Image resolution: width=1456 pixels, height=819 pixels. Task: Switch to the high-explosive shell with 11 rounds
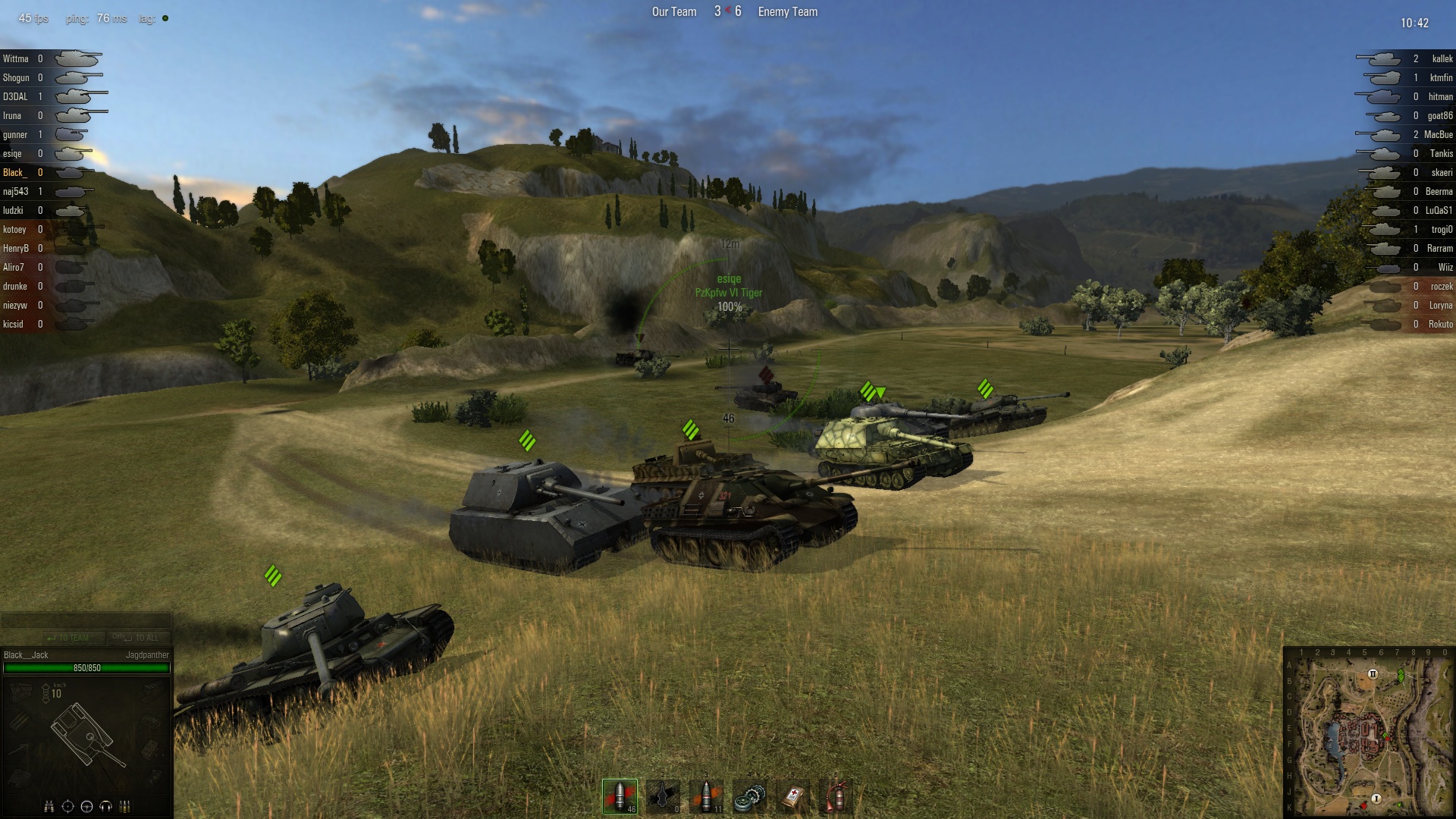707,796
